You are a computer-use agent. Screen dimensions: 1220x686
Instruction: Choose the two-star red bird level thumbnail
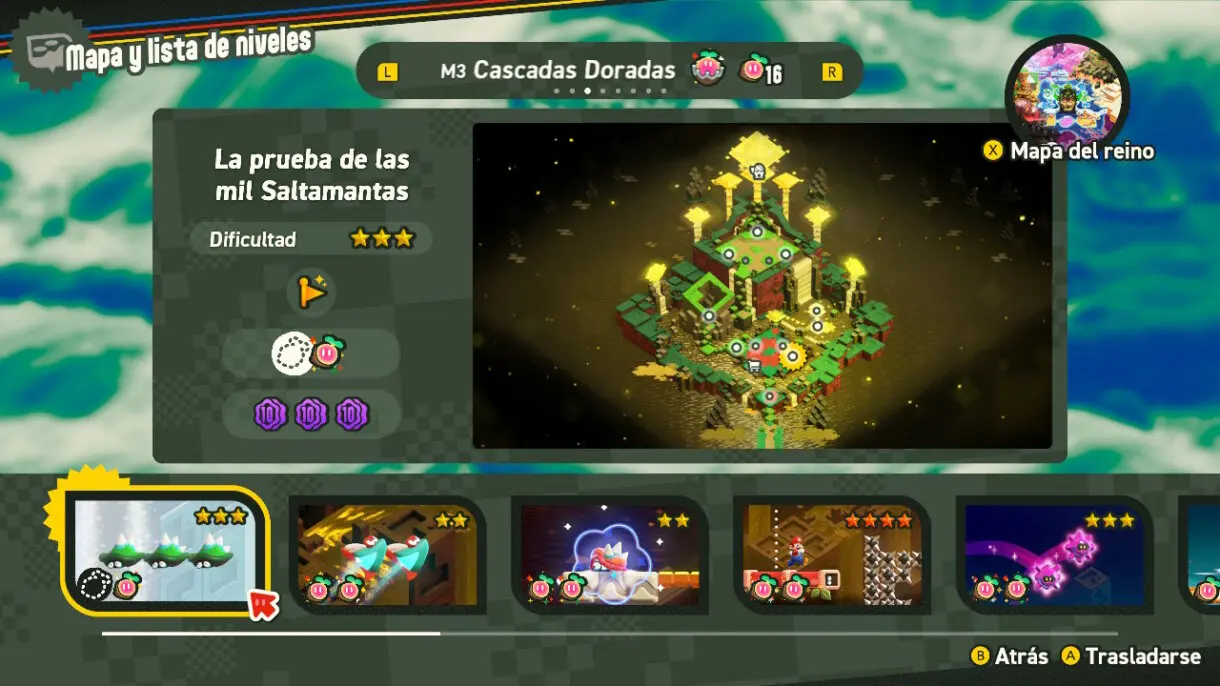coord(387,554)
